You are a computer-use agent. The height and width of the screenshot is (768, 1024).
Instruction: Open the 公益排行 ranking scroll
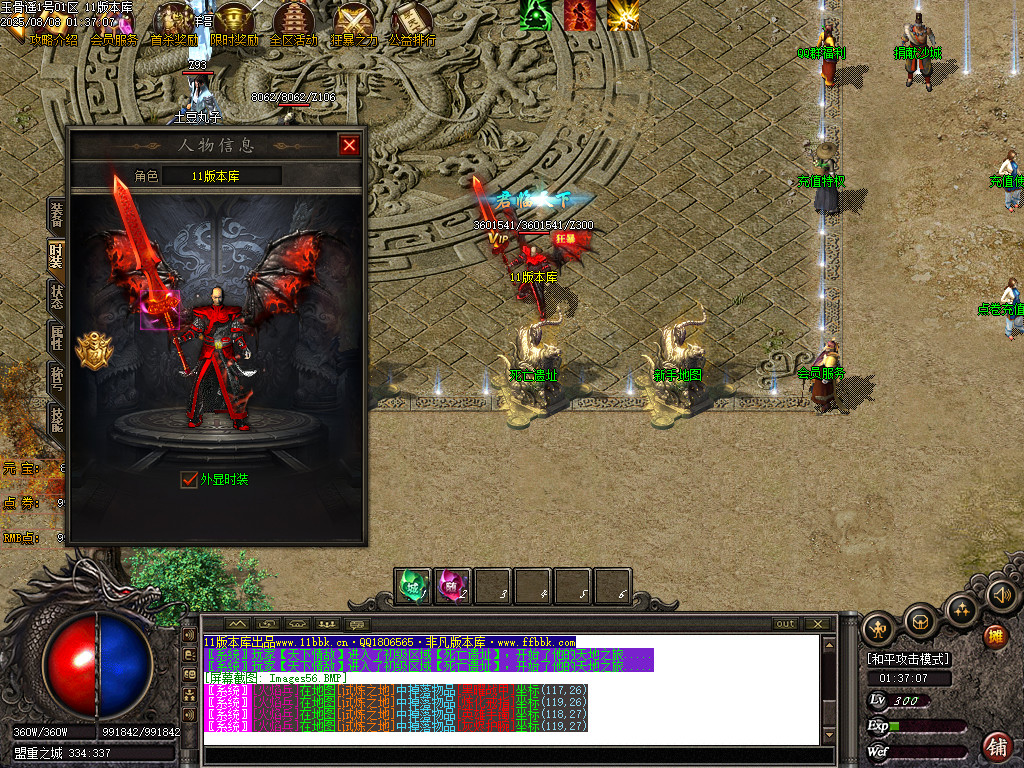tap(411, 20)
